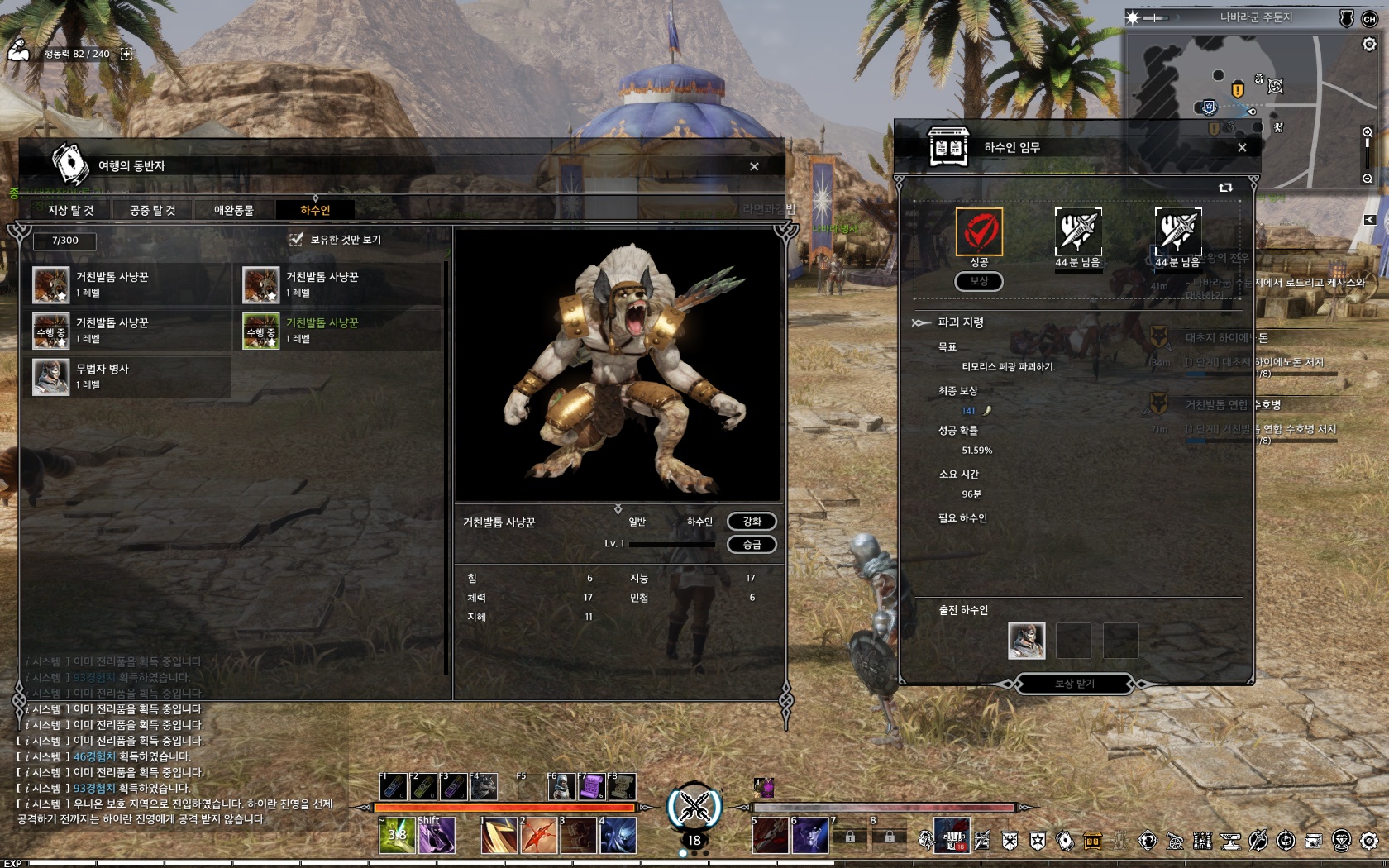Image resolution: width=1389 pixels, height=868 pixels.
Task: Click the deployed minion portrait under 출전 하수인
Action: click(1026, 641)
